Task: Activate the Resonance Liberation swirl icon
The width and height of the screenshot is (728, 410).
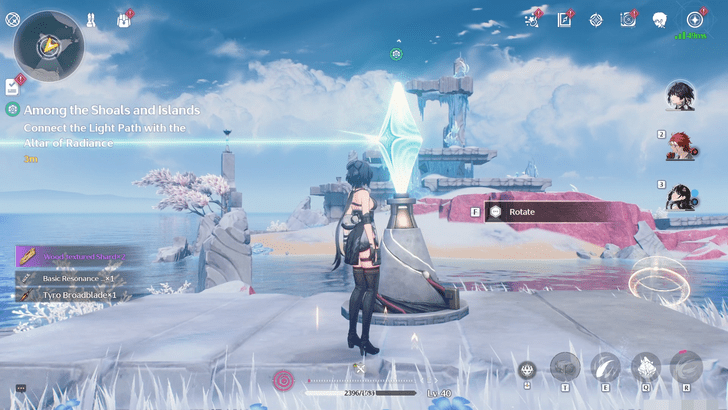Action: [x=686, y=367]
